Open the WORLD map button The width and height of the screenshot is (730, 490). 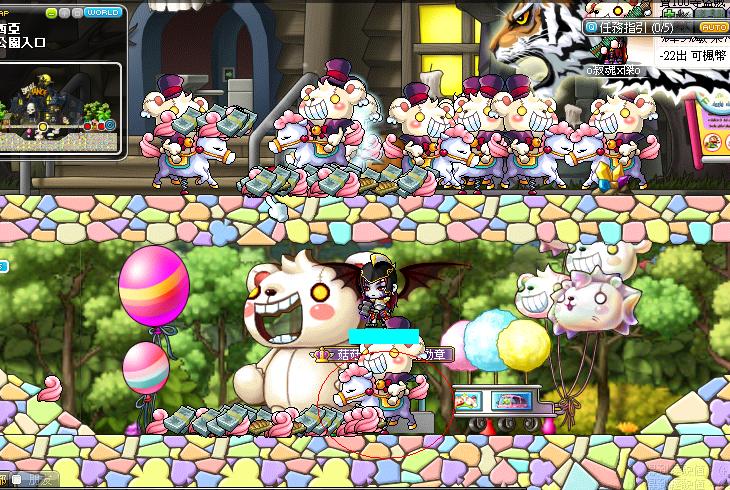click(x=103, y=13)
